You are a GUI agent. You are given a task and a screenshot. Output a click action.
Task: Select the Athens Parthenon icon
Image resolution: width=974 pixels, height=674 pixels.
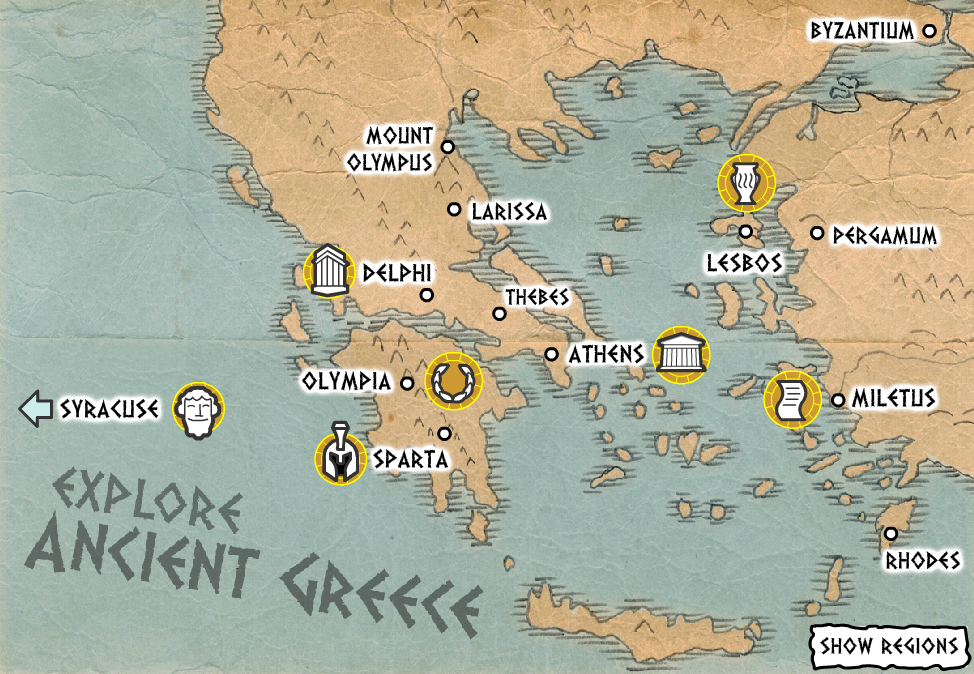tap(681, 355)
